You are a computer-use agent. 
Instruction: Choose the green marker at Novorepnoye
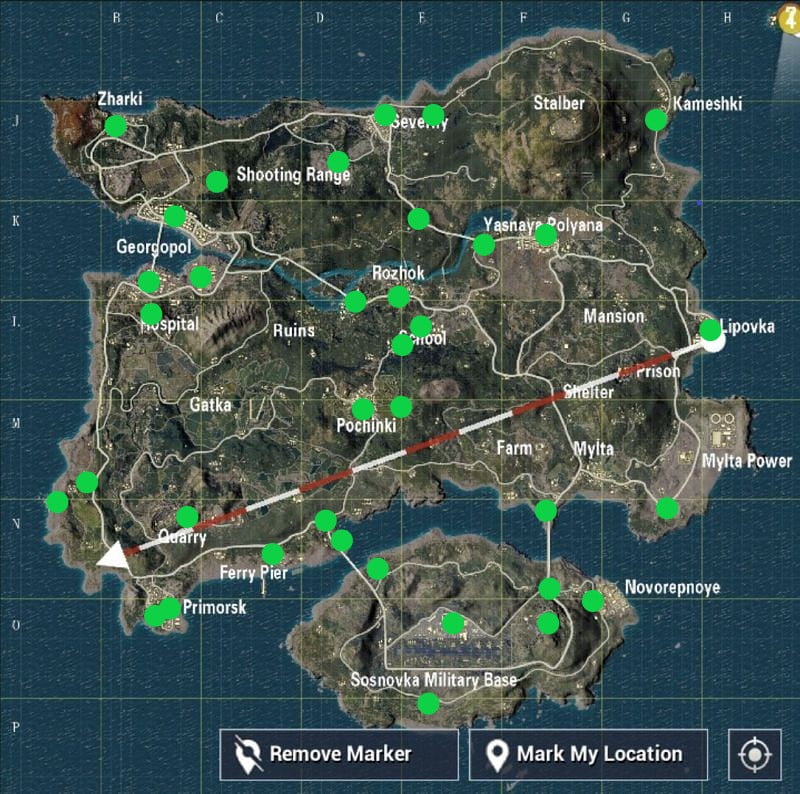click(593, 601)
